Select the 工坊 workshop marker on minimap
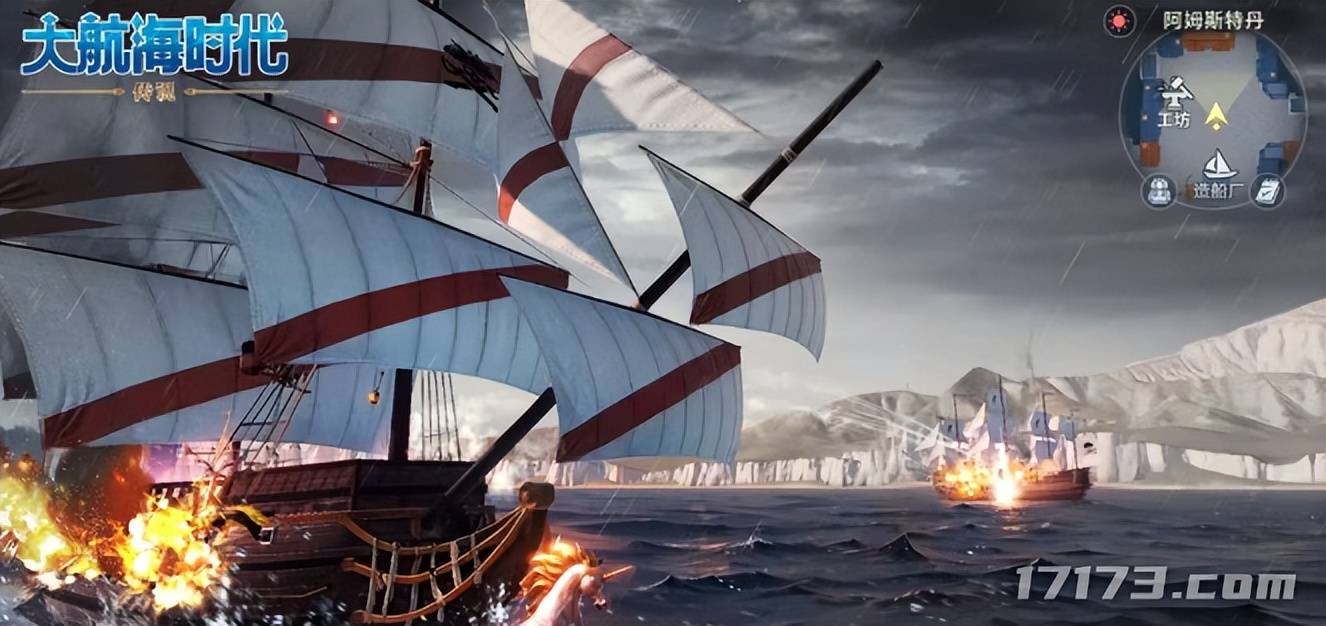Screen dimensions: 1326x626 click(1177, 98)
